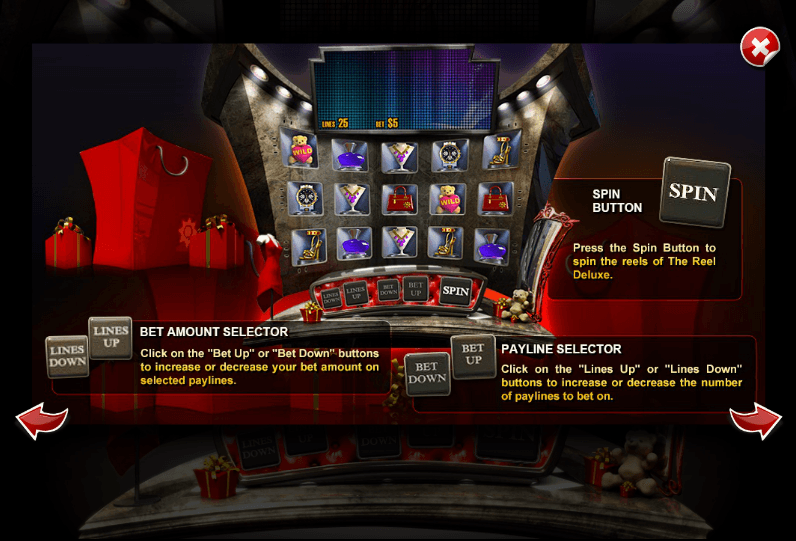Go to the previous help page arrow
Screen dimensions: 796x541
coord(41,419)
